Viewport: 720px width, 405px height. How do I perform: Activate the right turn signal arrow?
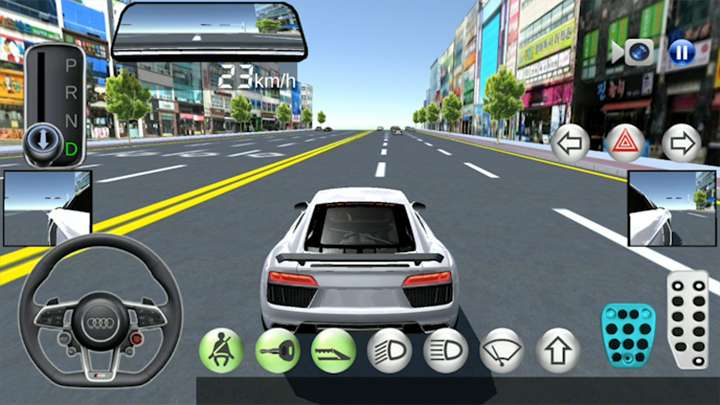682,143
